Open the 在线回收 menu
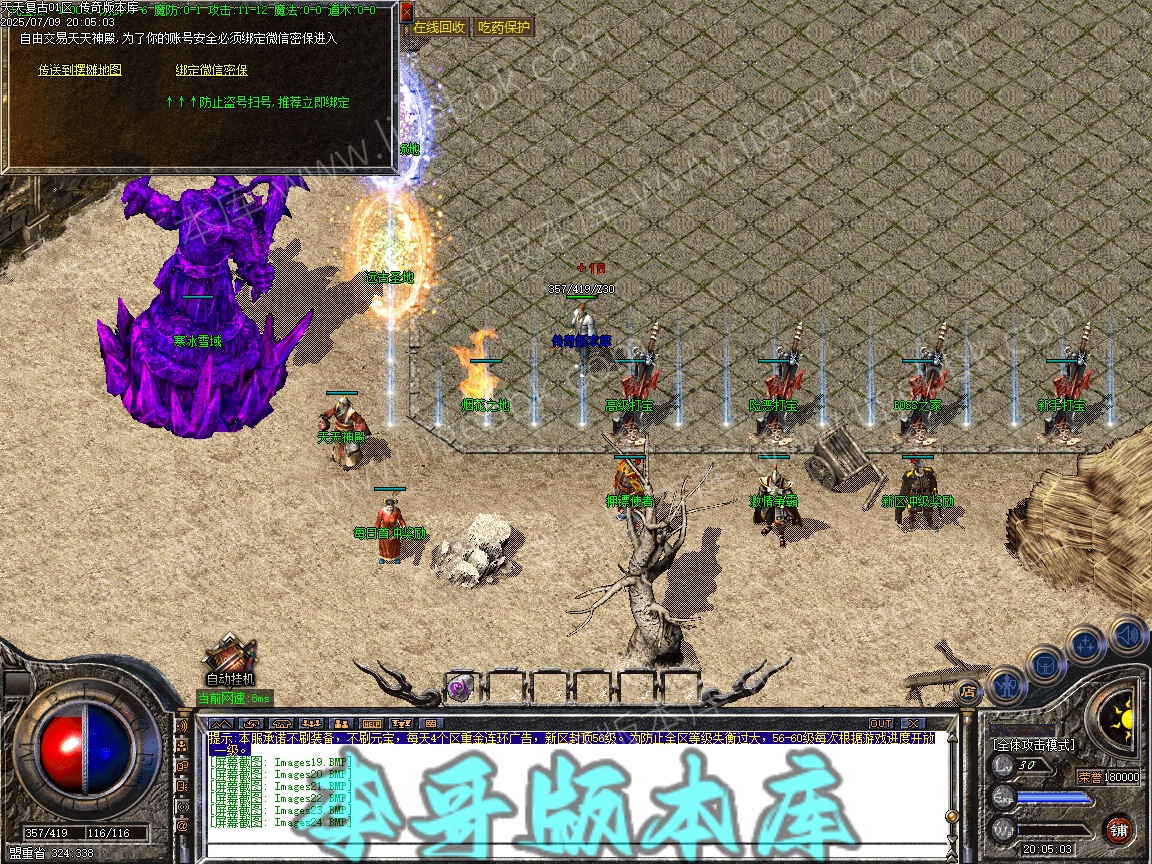Screen dimensions: 1152x864 [x=439, y=28]
